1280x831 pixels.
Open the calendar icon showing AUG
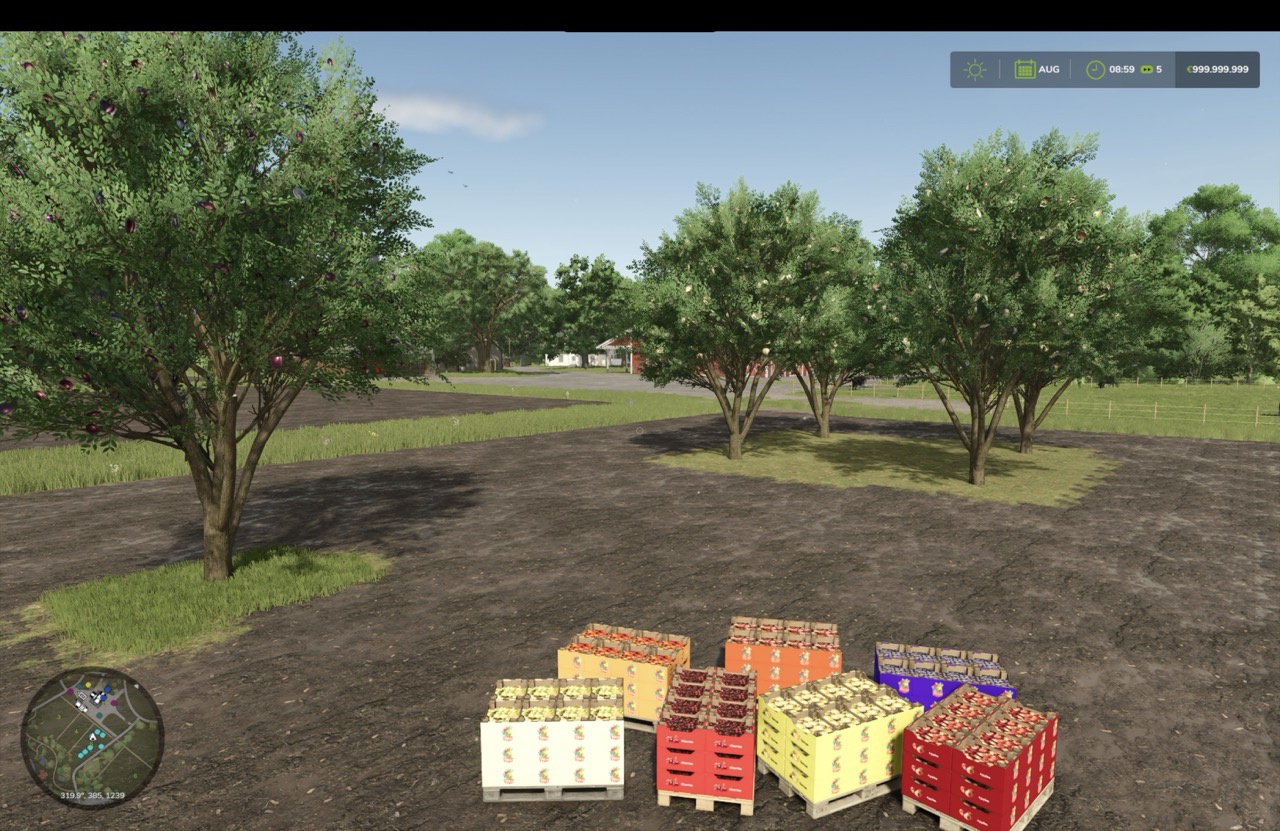point(1025,69)
